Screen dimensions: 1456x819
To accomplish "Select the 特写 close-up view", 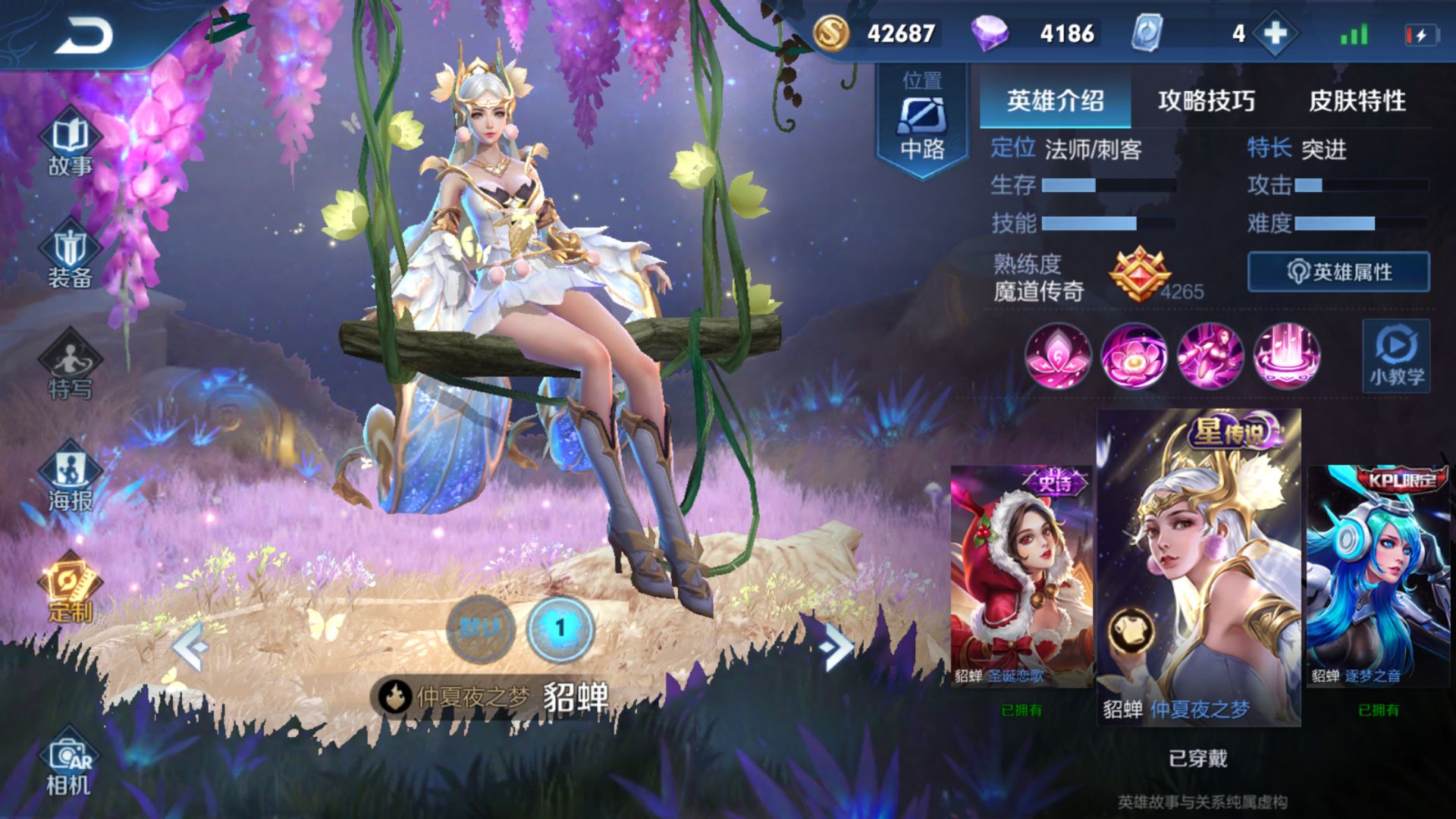I will (x=70, y=369).
